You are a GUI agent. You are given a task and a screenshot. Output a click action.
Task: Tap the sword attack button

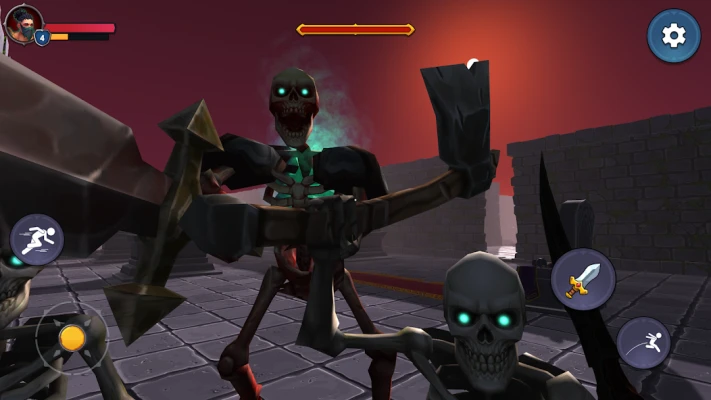click(583, 278)
